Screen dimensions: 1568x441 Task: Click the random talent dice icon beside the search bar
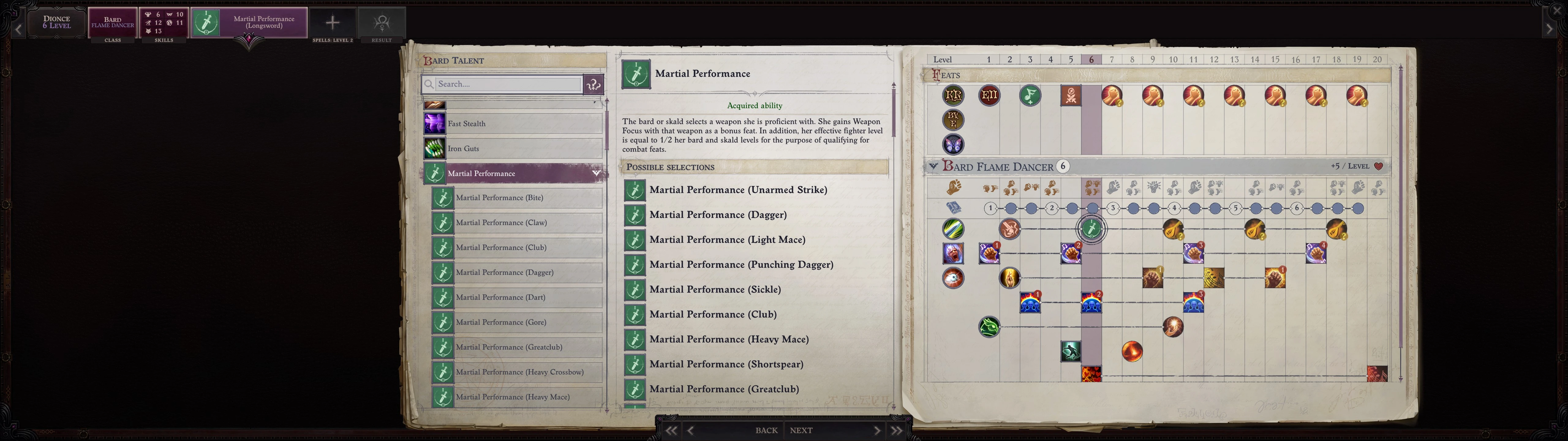pyautogui.click(x=592, y=84)
